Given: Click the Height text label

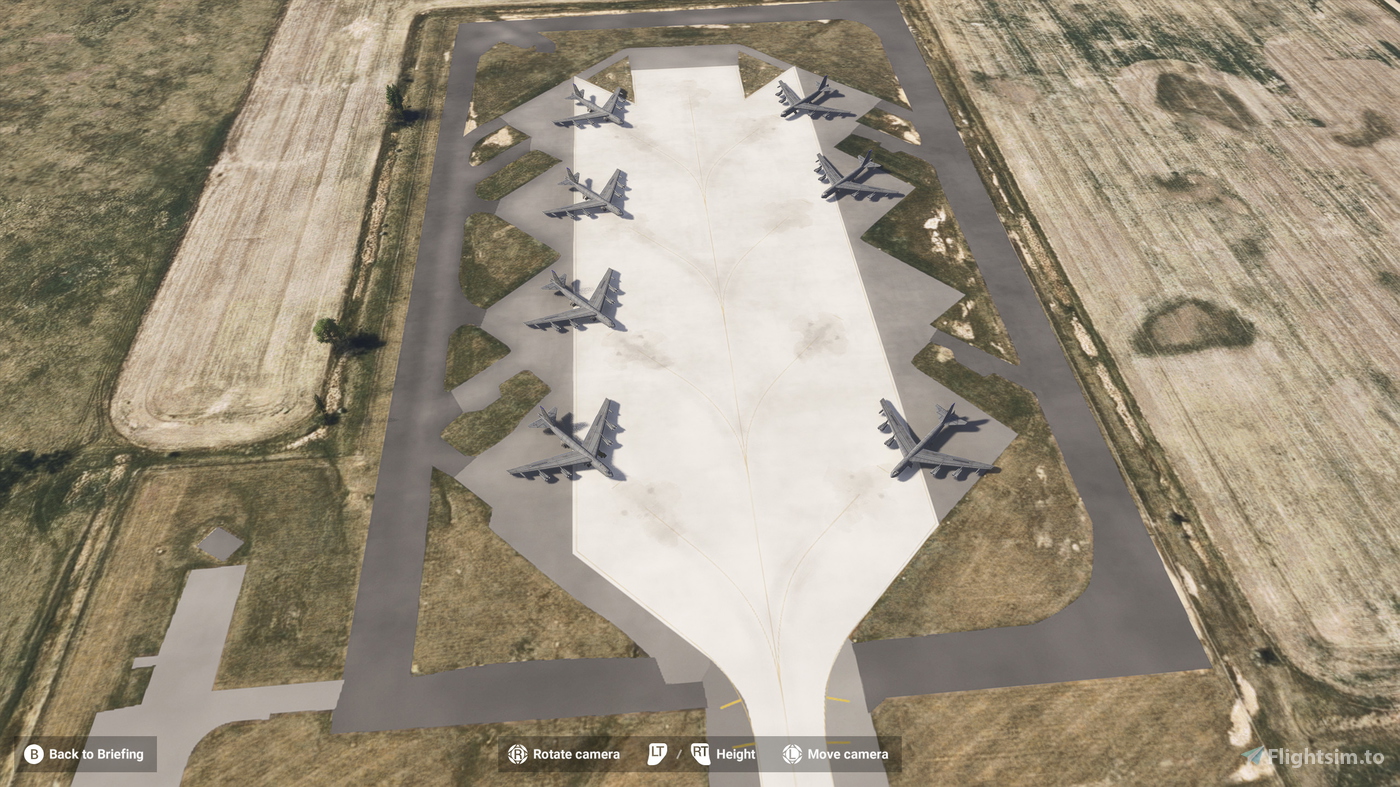Looking at the screenshot, I should coord(737,753).
